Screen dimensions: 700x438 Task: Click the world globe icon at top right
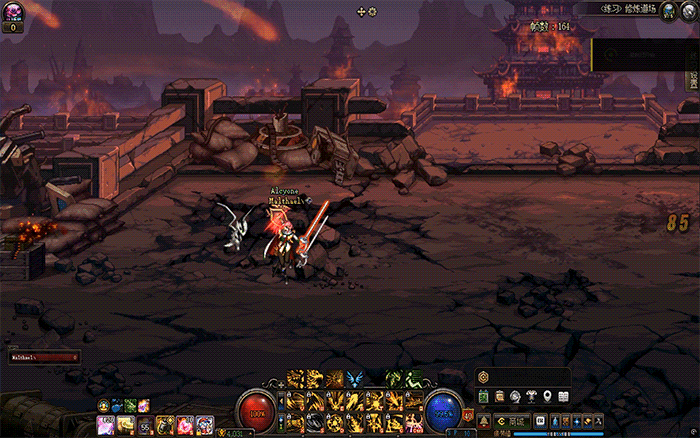click(668, 9)
